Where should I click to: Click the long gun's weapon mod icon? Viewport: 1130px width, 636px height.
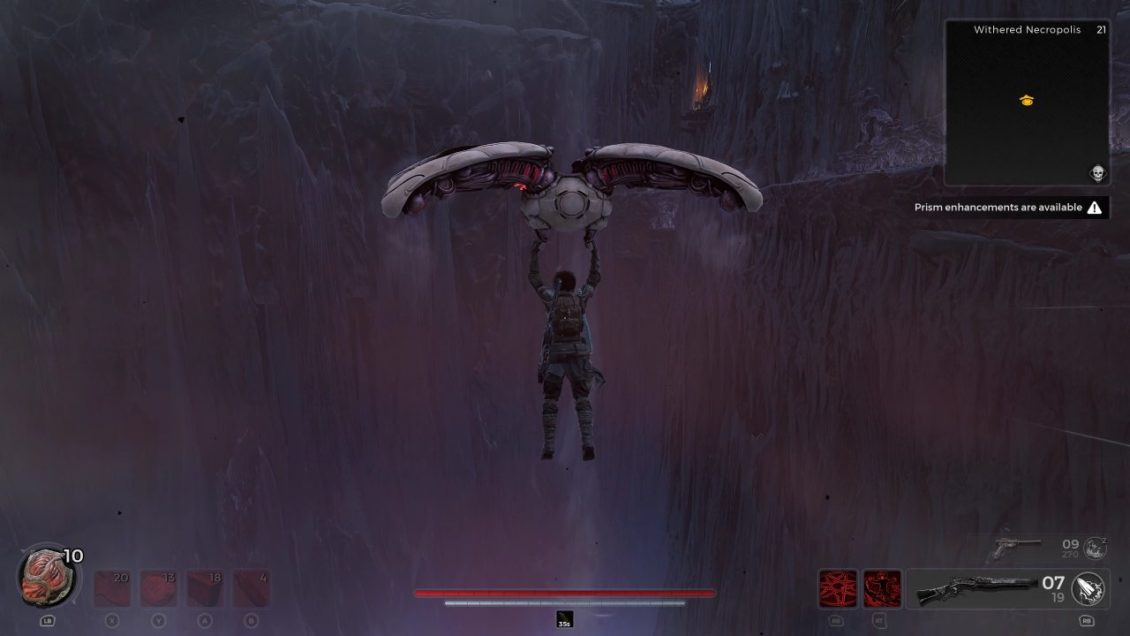[x=1088, y=589]
